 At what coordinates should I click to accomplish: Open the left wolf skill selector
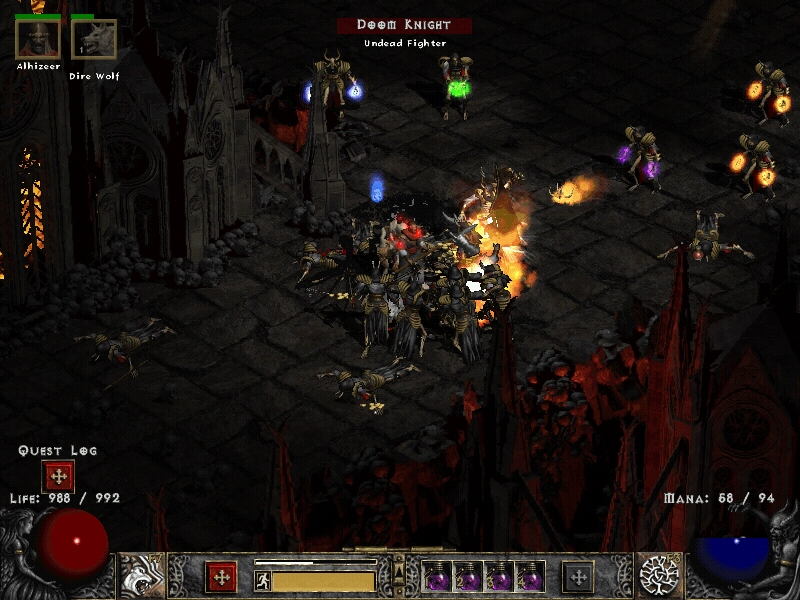141,575
